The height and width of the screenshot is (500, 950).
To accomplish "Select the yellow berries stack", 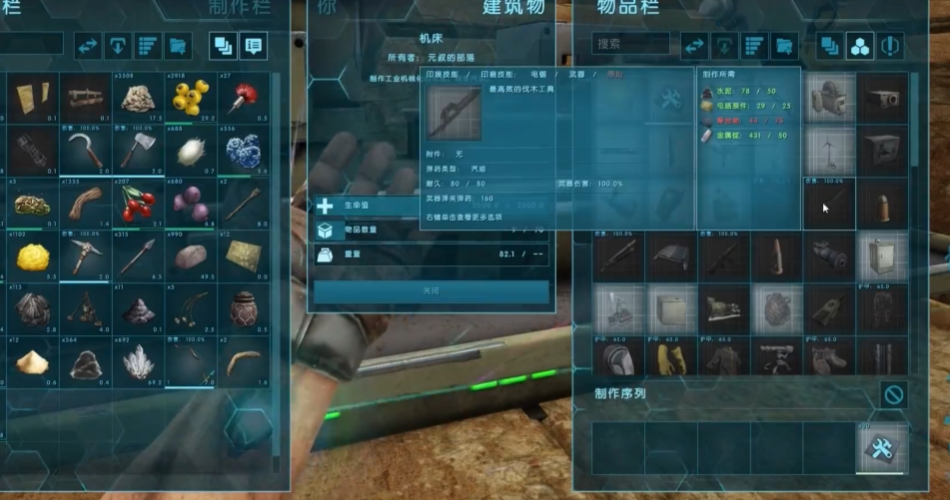I will point(189,97).
